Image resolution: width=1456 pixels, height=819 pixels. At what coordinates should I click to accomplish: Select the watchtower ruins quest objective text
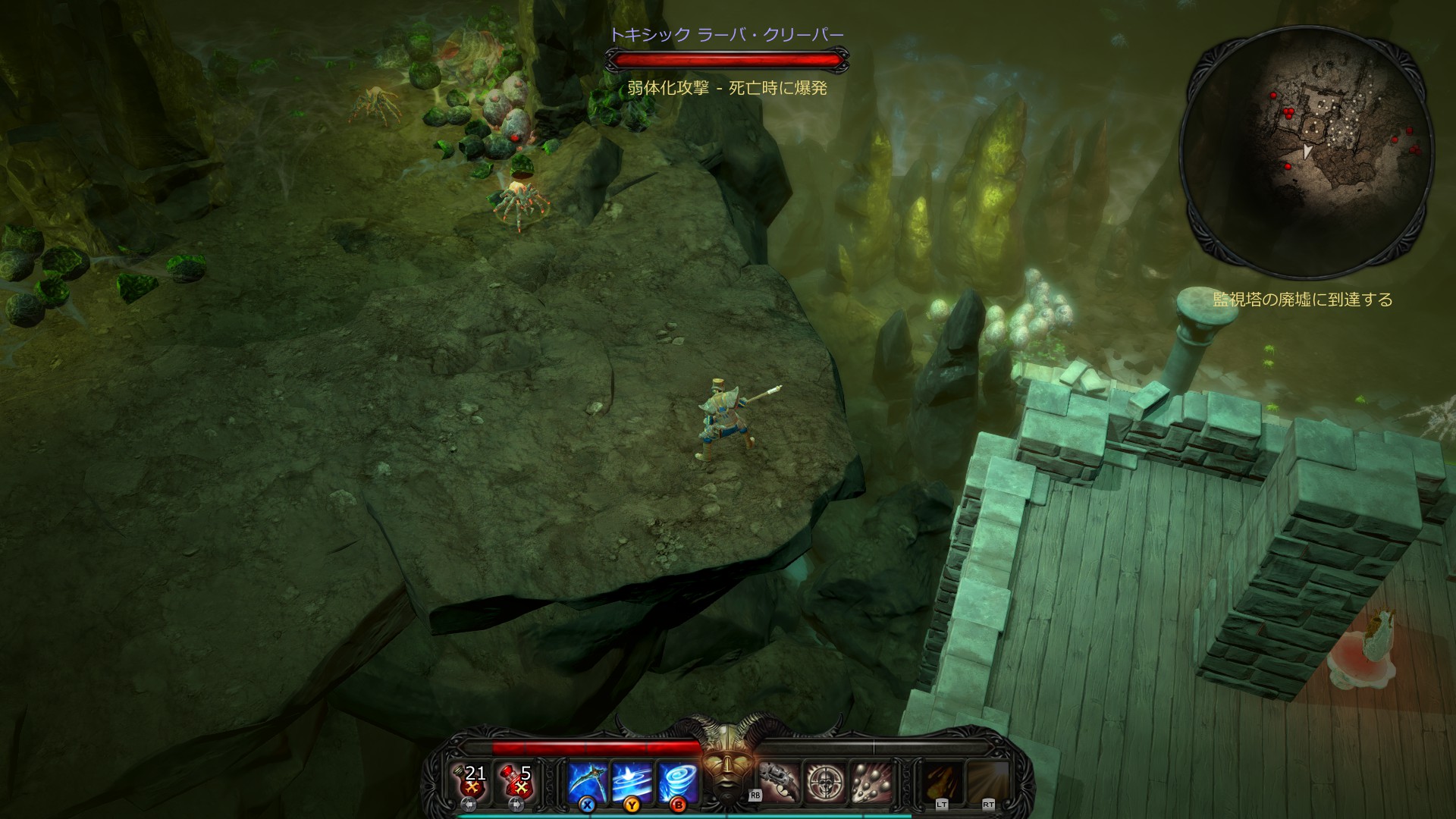1303,300
